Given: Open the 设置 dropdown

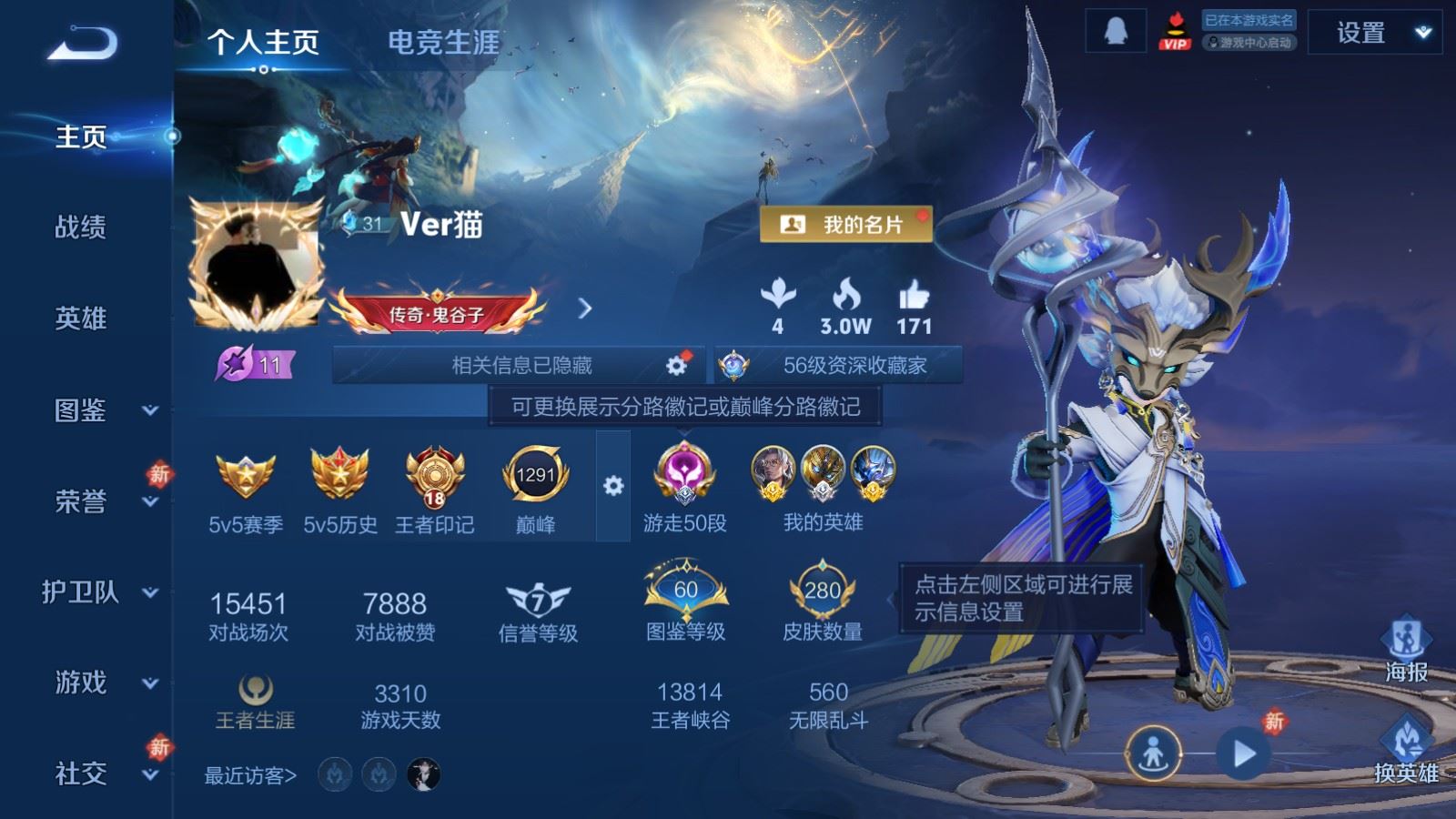Looking at the screenshot, I should [x=1374, y=34].
